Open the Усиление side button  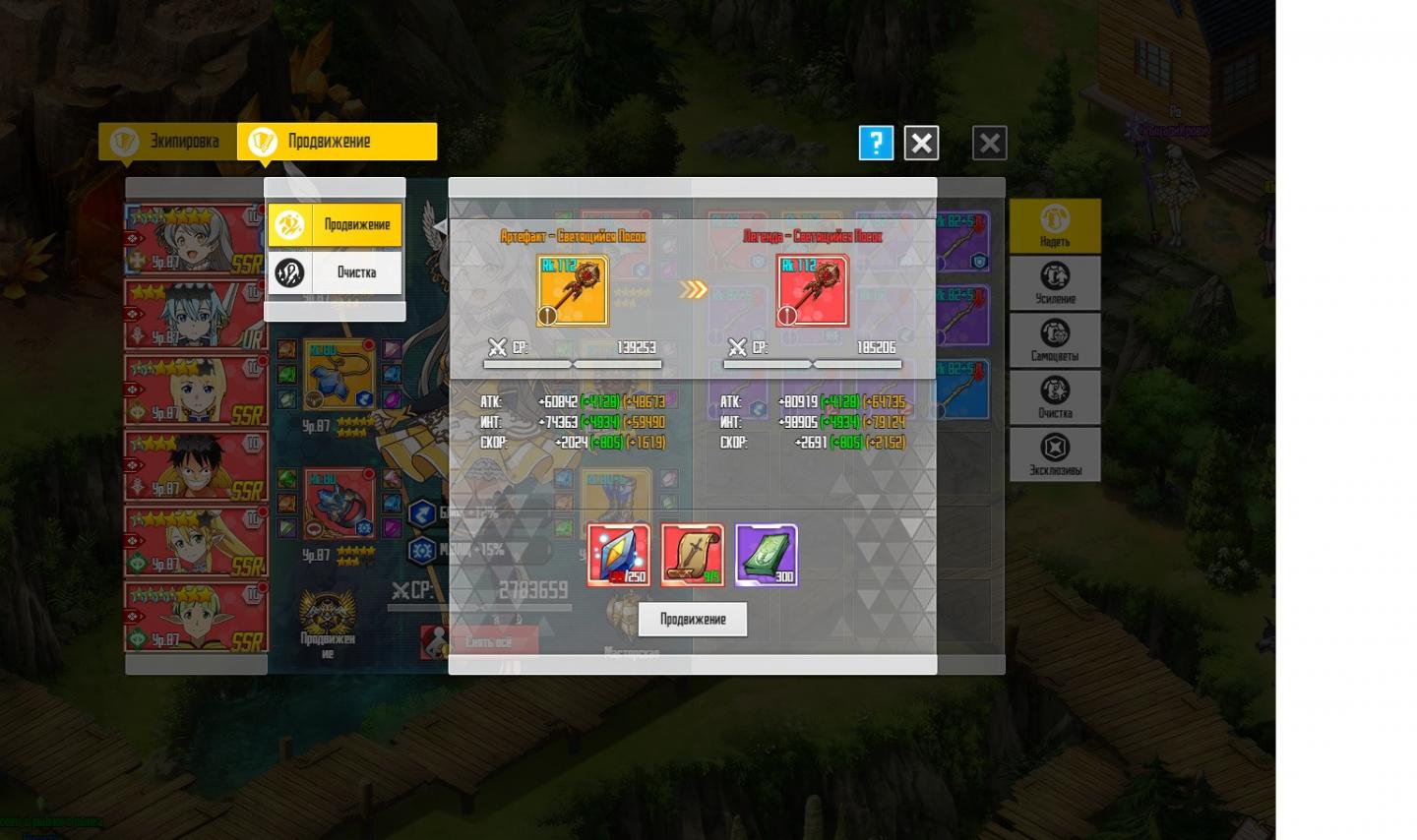click(1055, 283)
